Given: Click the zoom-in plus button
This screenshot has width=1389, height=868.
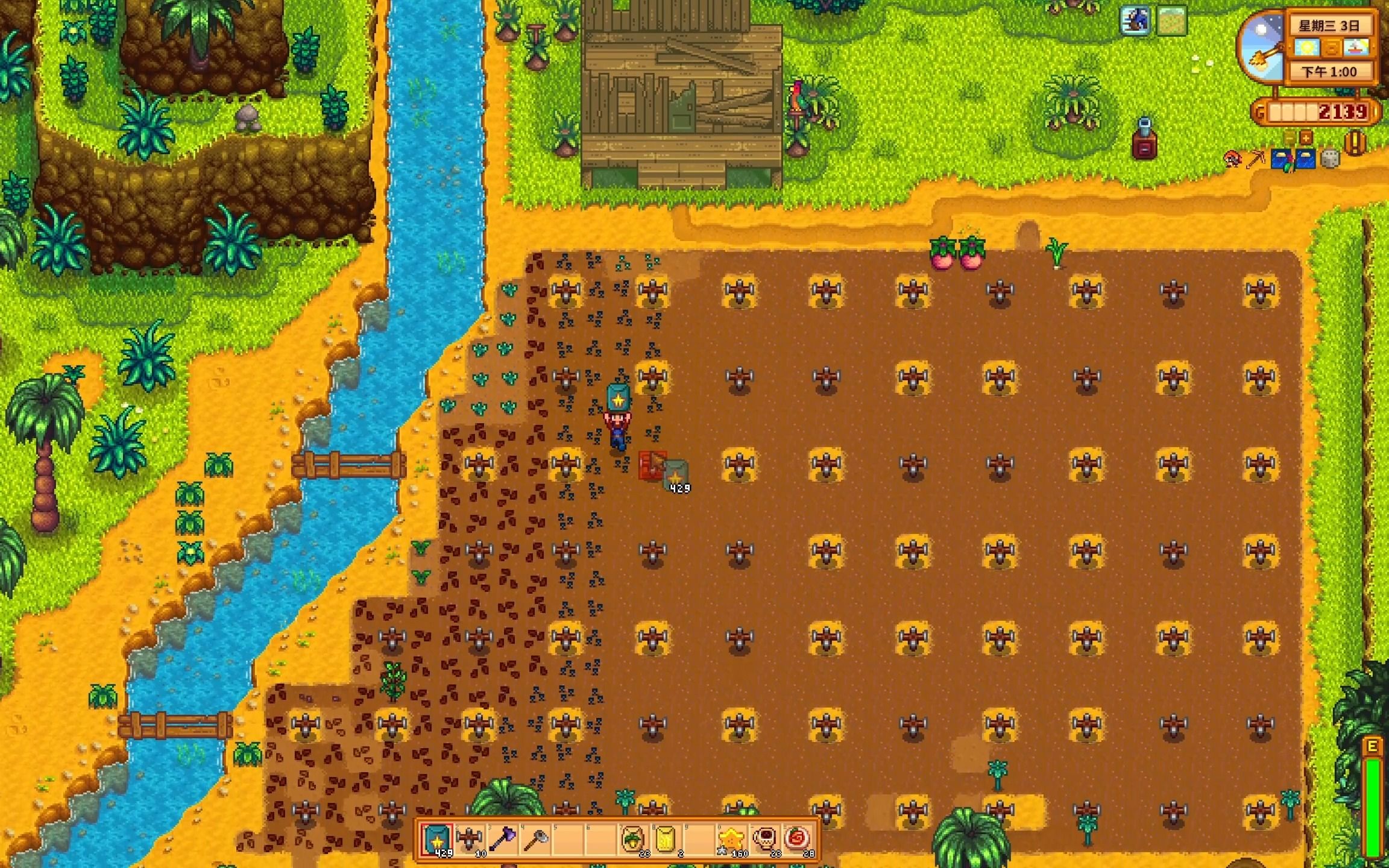Looking at the screenshot, I should (1306, 138).
